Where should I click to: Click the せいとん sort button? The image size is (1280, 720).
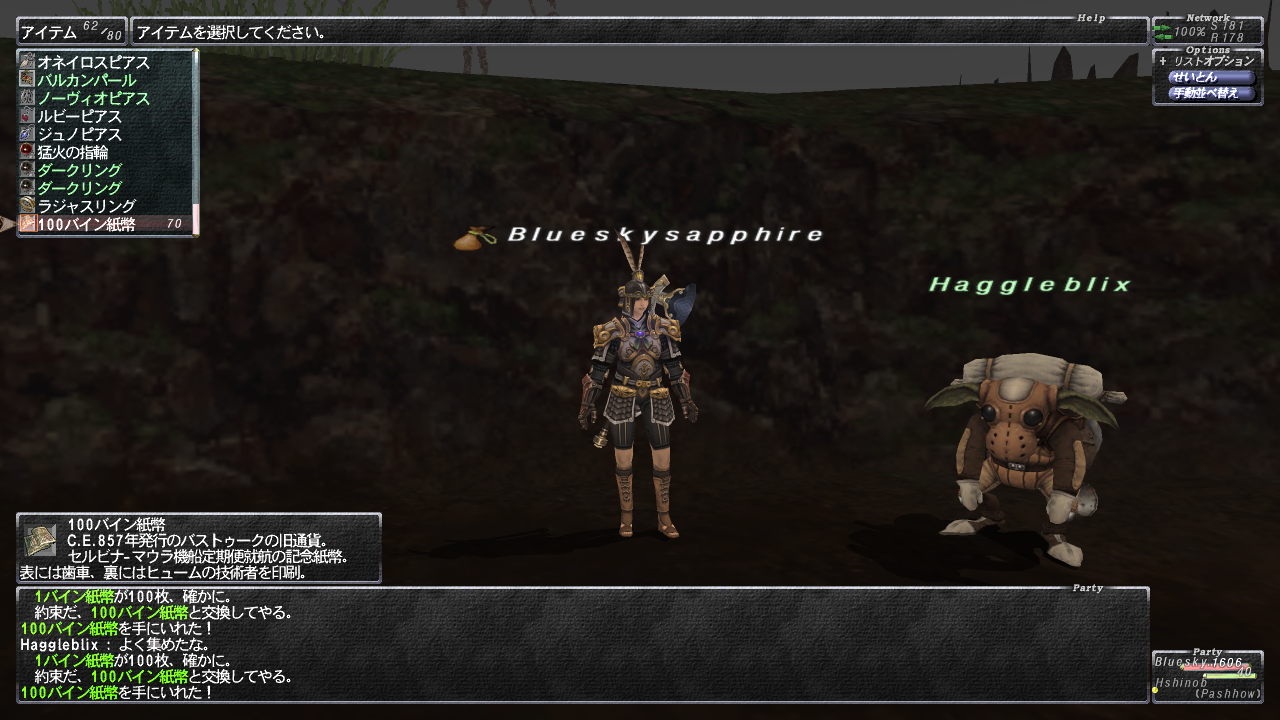pyautogui.click(x=1211, y=77)
